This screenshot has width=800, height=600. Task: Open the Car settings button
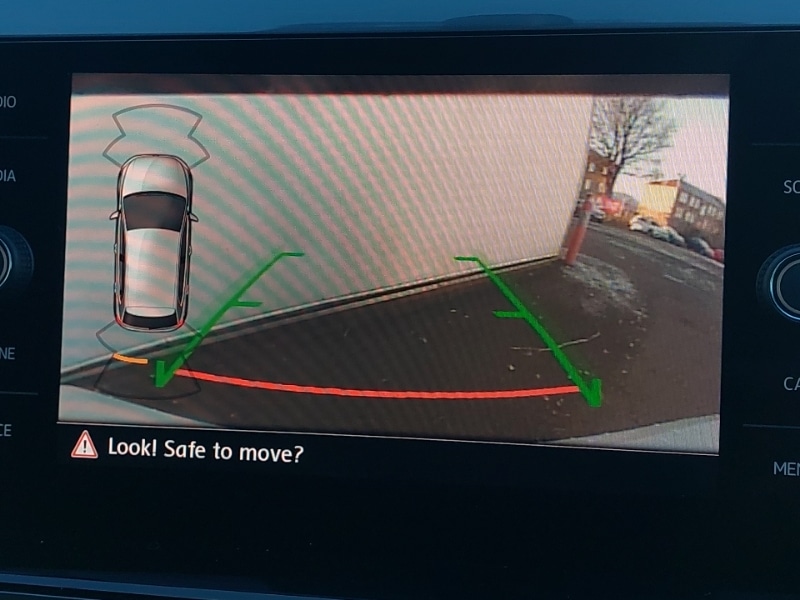(x=788, y=383)
